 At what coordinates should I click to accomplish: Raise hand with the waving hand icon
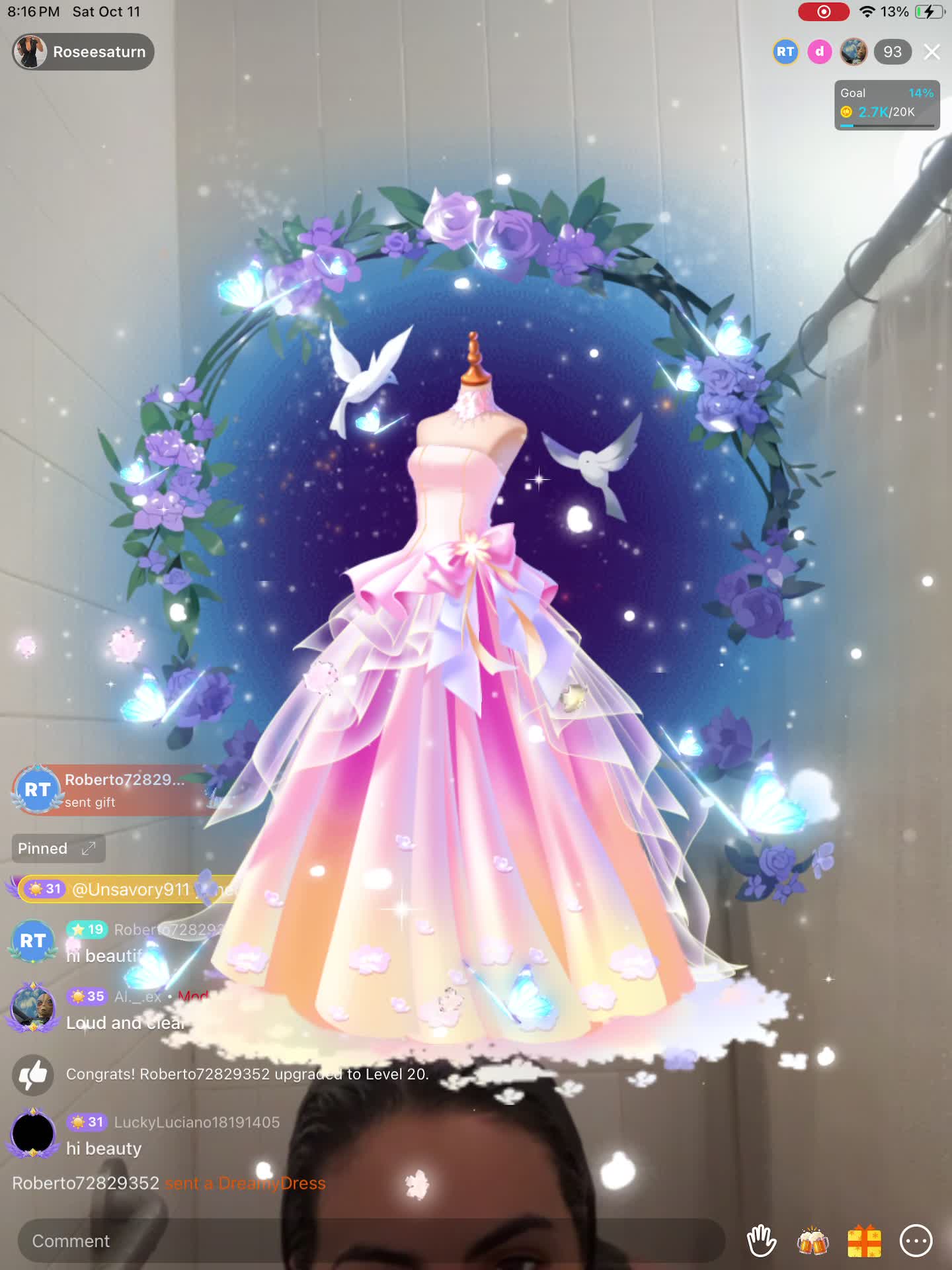coord(761,1241)
